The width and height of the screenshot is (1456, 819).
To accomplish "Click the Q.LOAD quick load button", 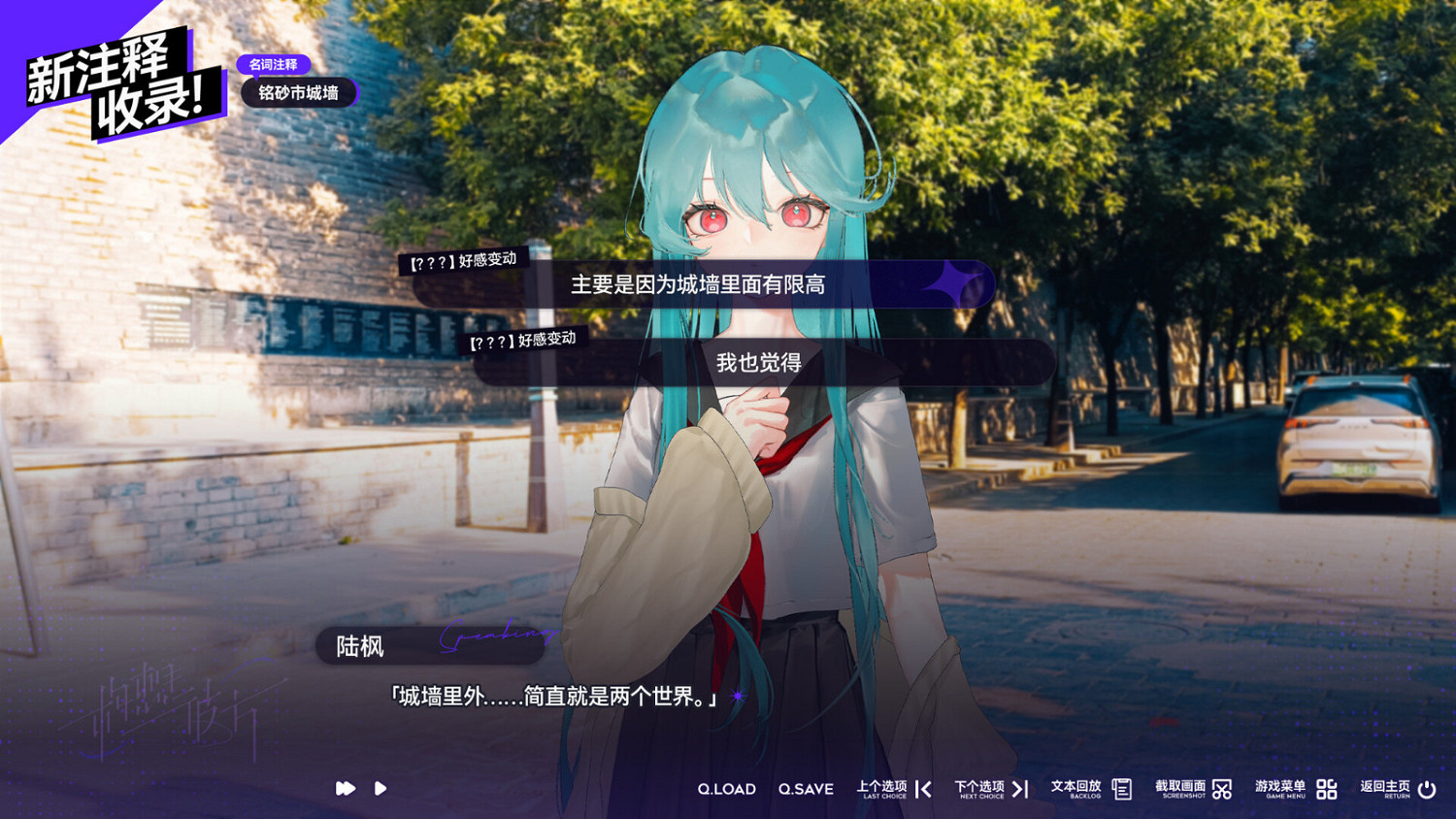I will pyautogui.click(x=728, y=789).
